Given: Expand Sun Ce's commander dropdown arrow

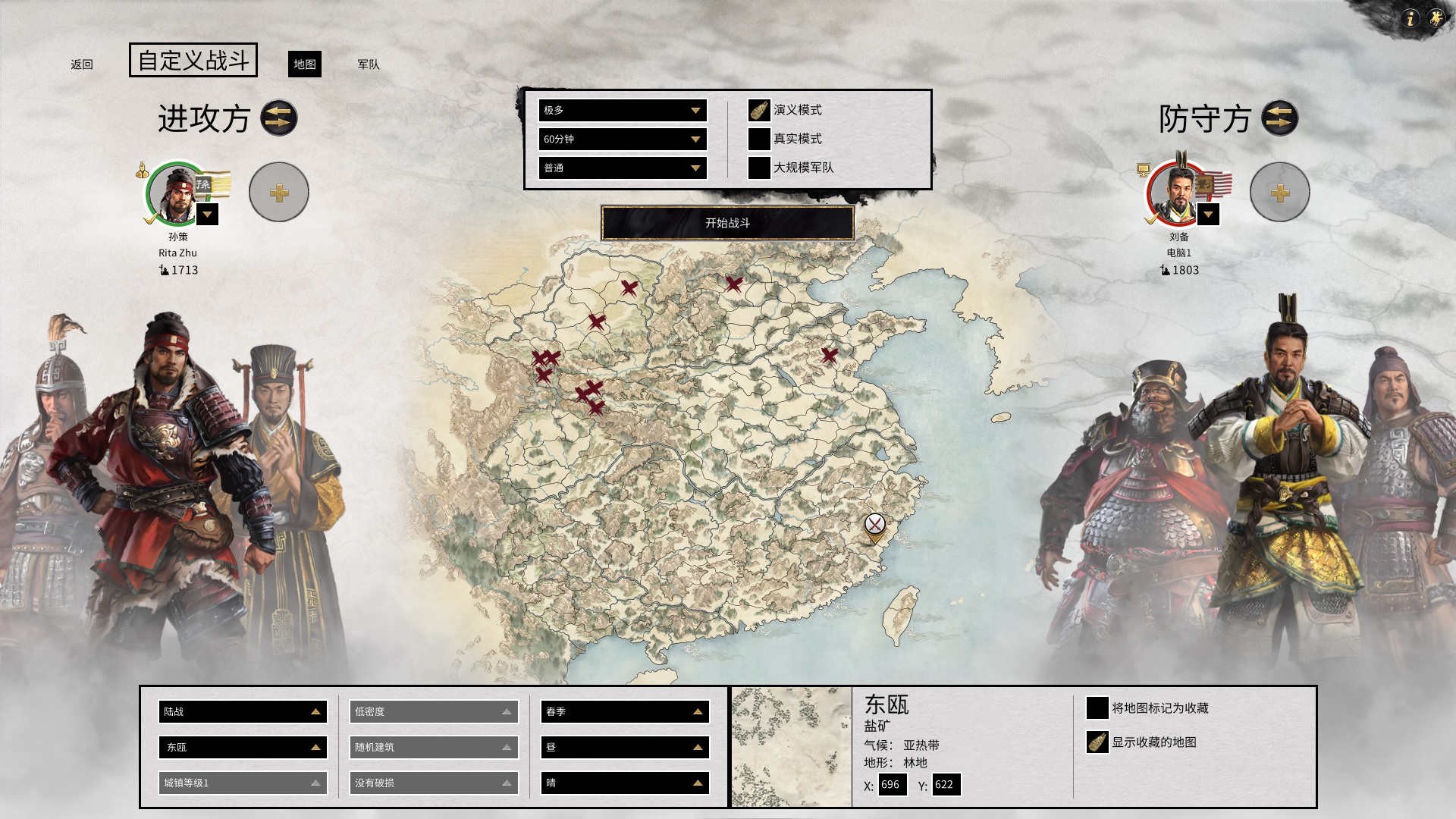Looking at the screenshot, I should click(x=206, y=215).
